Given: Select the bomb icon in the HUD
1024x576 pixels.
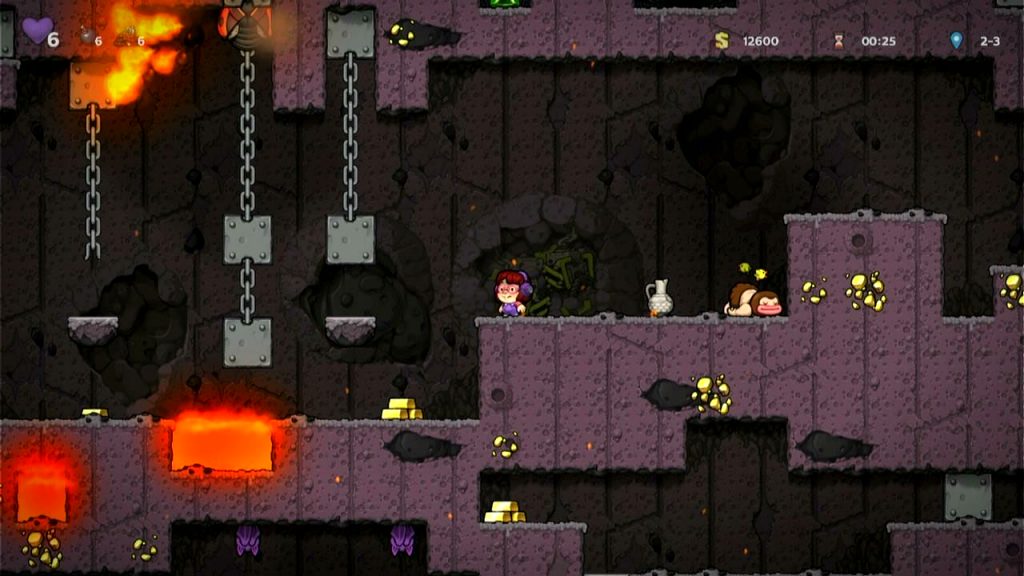Looking at the screenshot, I should (x=87, y=36).
